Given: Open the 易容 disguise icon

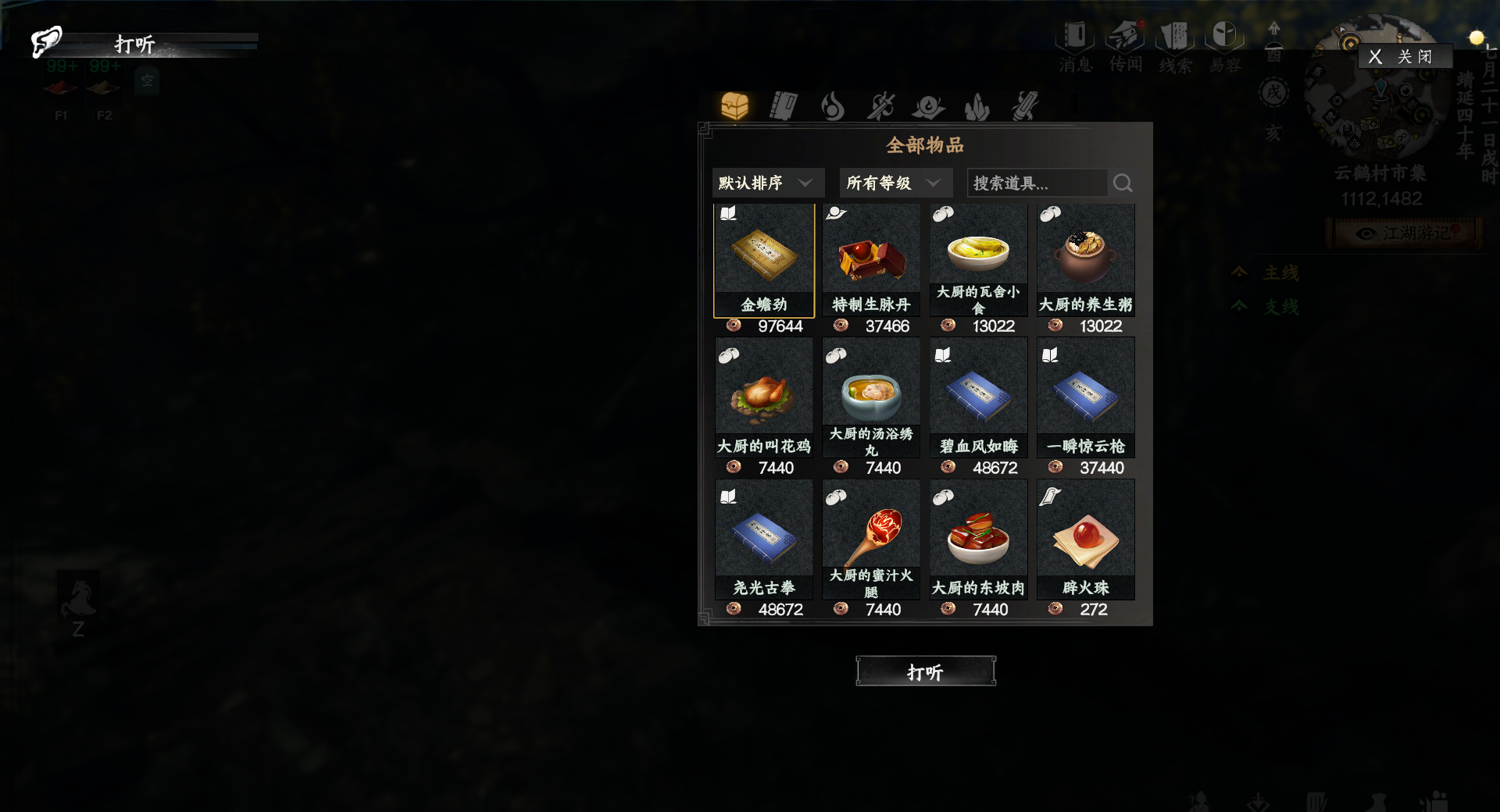Looking at the screenshot, I should click(x=1225, y=43).
